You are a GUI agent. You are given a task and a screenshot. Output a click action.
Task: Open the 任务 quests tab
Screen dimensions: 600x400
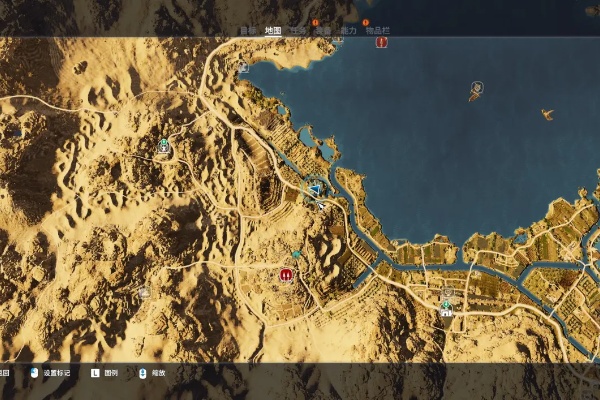tap(297, 30)
